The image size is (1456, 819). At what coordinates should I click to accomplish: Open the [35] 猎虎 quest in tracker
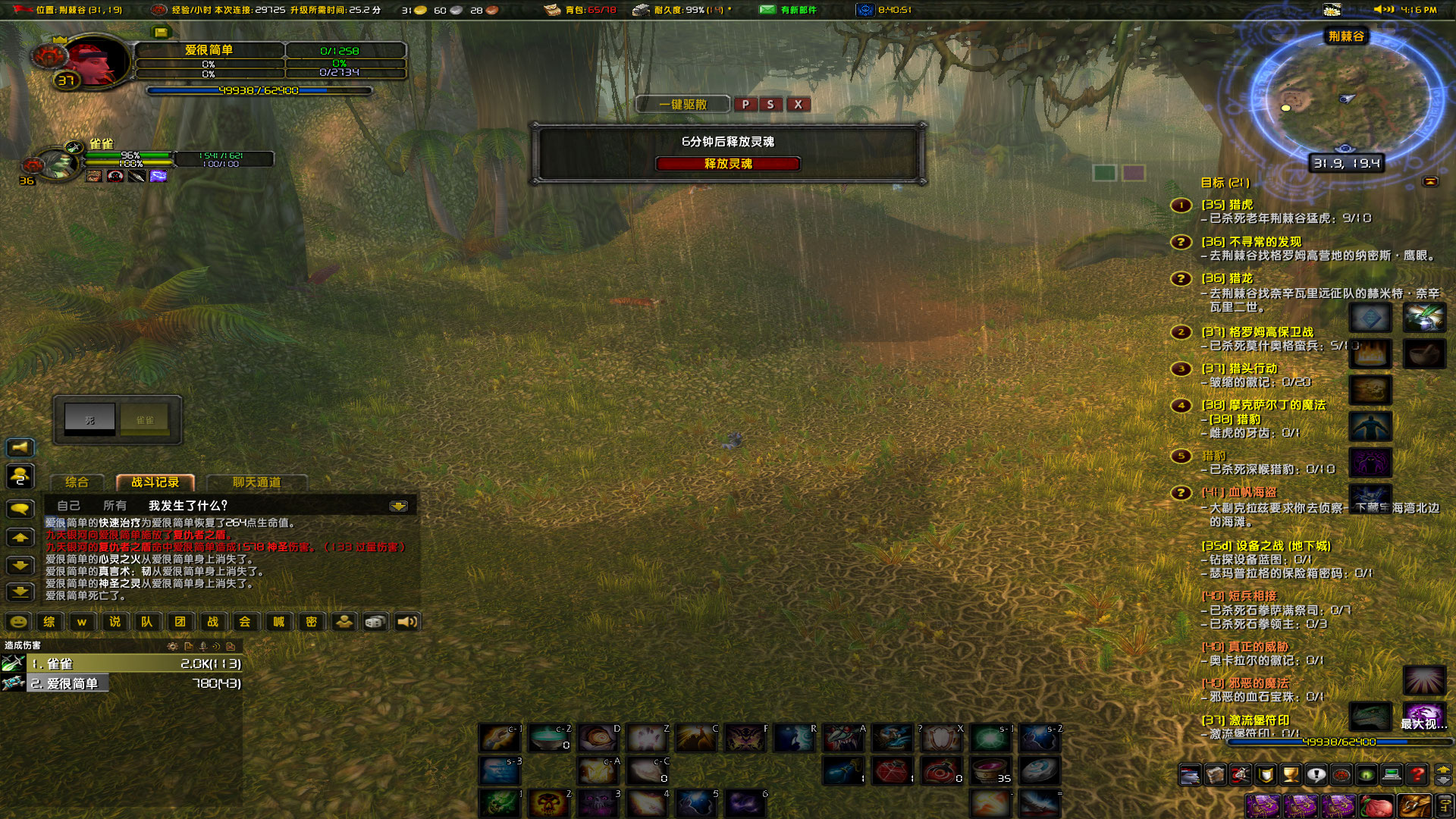point(1227,205)
